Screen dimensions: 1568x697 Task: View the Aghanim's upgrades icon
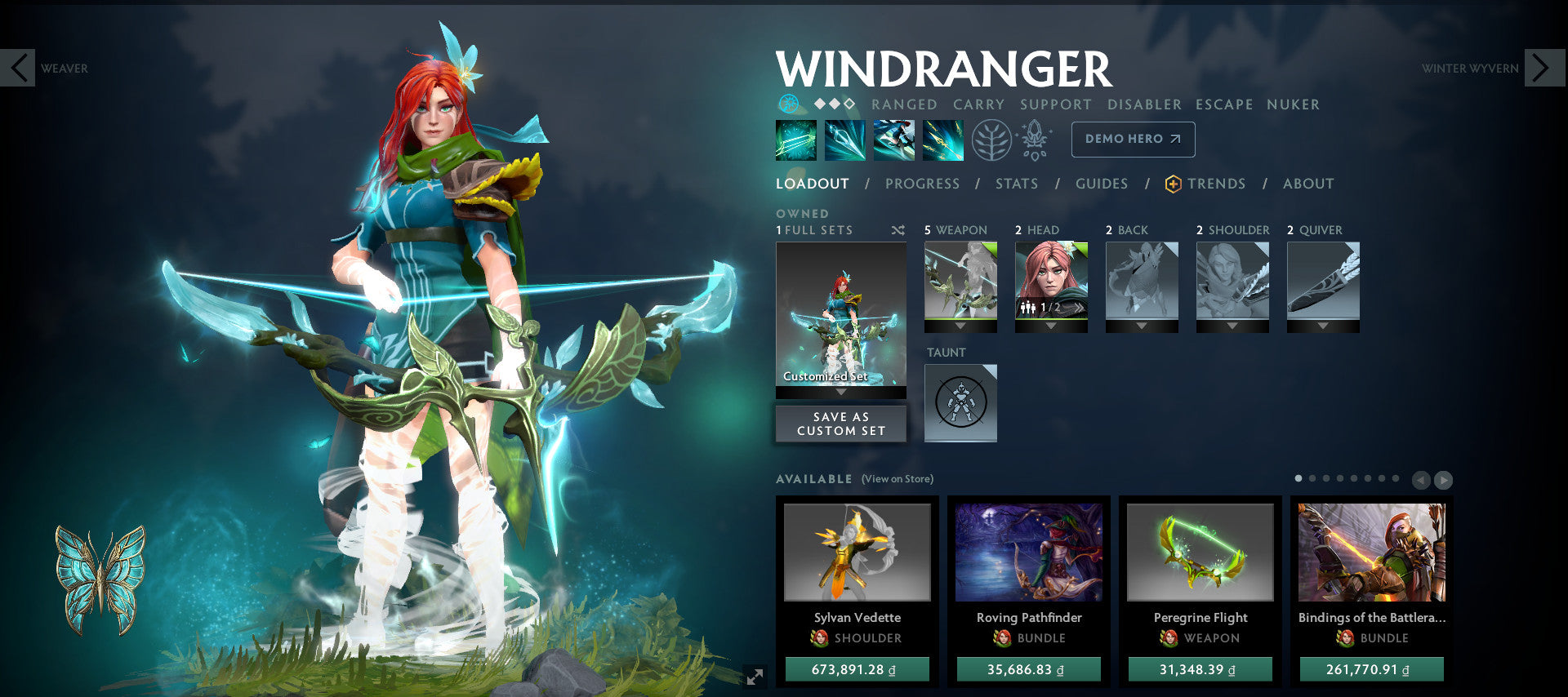pyautogui.click(x=1036, y=139)
